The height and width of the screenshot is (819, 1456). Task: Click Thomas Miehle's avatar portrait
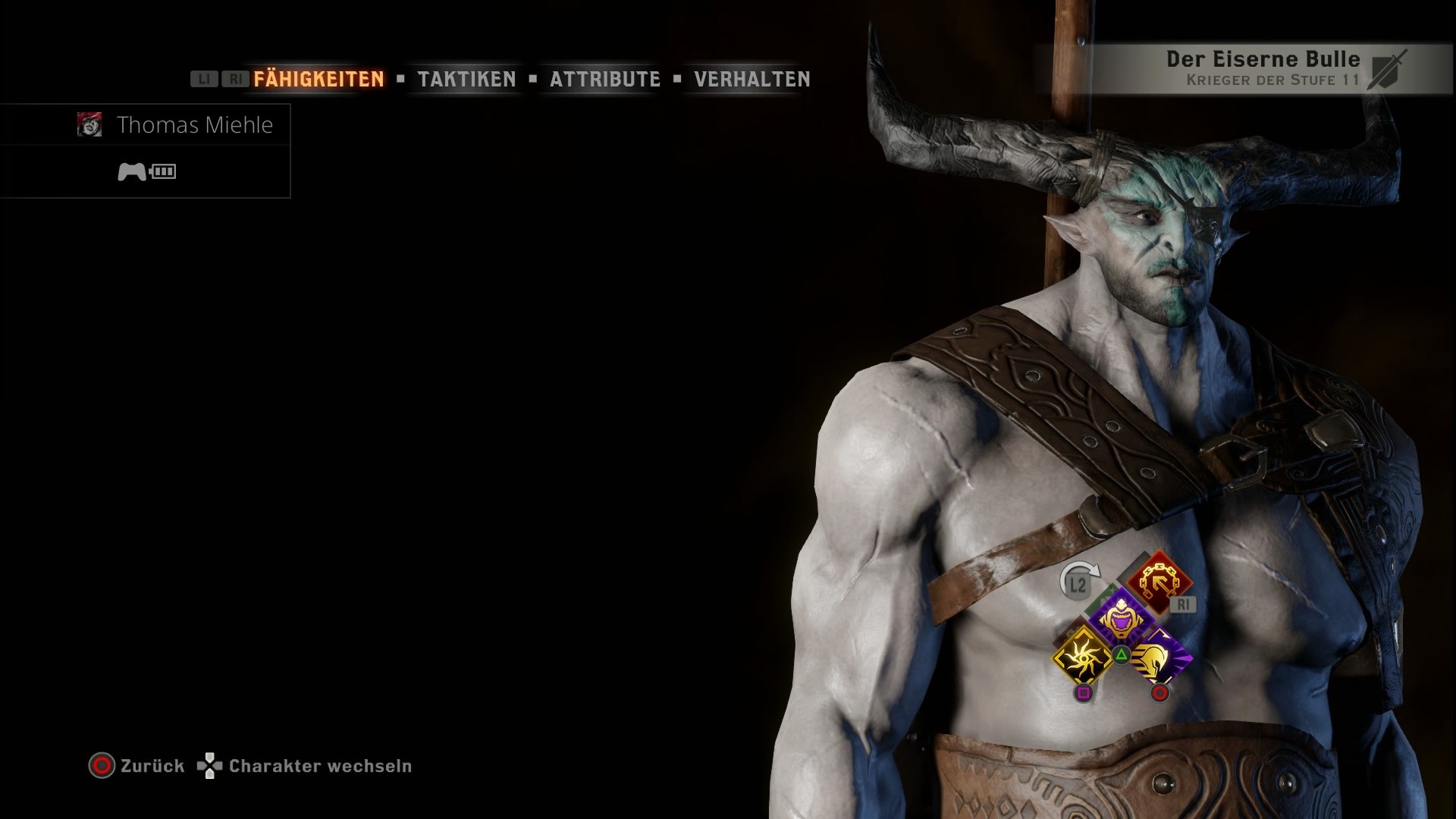click(91, 125)
